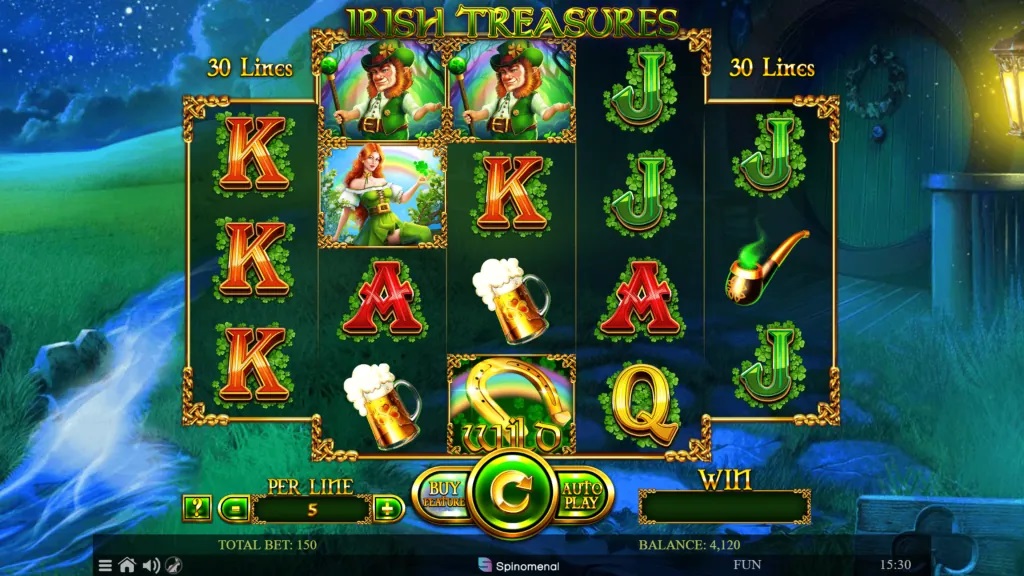1024x576 pixels.
Task: Go to the home lobby
Action: coord(127,565)
